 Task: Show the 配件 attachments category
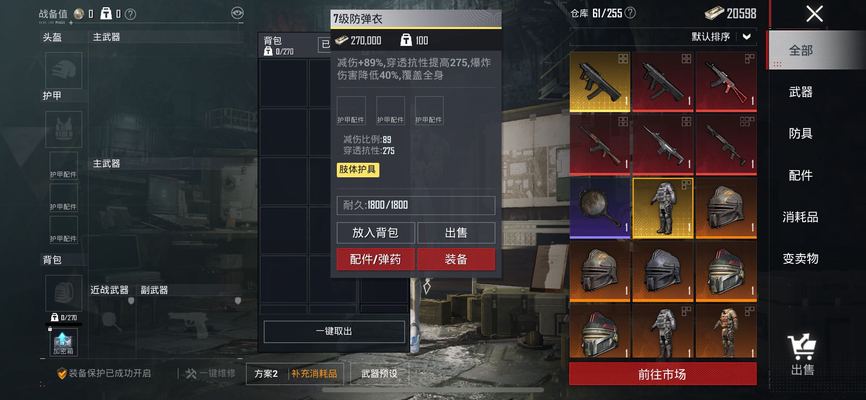[x=800, y=176]
